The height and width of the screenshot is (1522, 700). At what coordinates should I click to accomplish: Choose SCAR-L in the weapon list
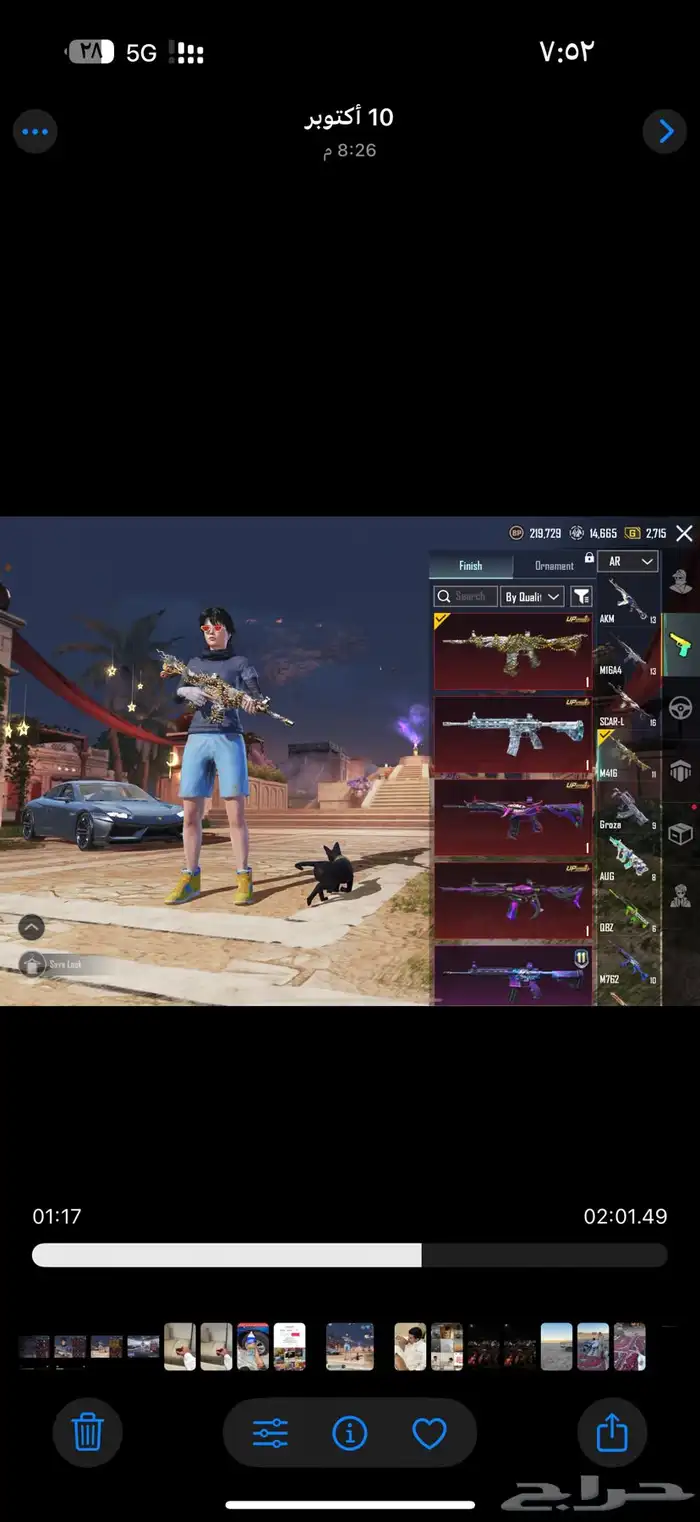628,704
